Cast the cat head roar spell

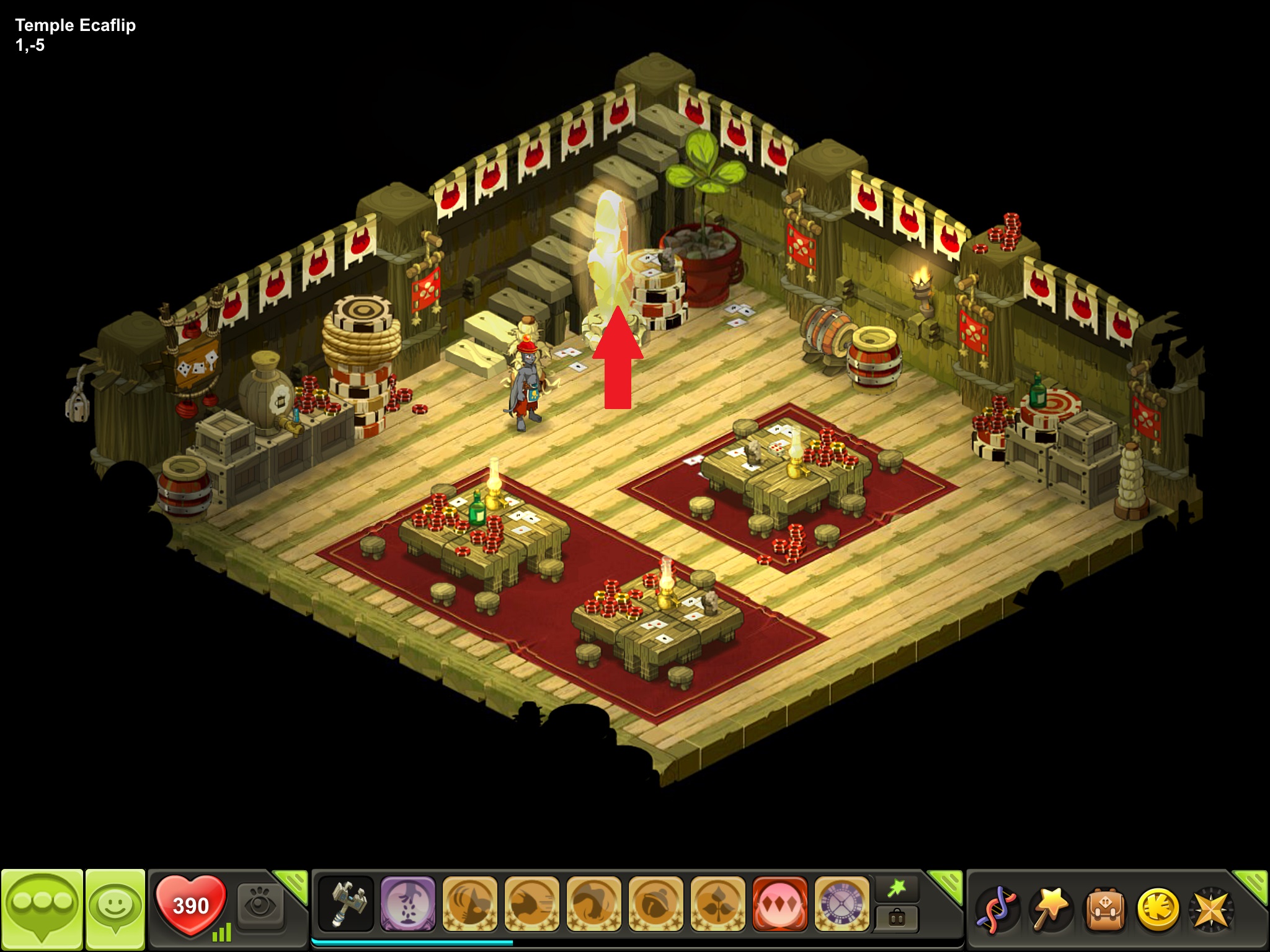(469, 904)
